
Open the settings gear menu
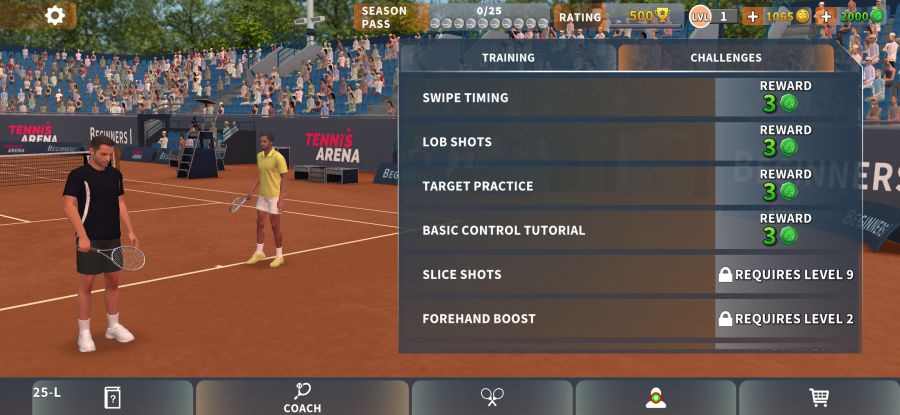click(55, 15)
